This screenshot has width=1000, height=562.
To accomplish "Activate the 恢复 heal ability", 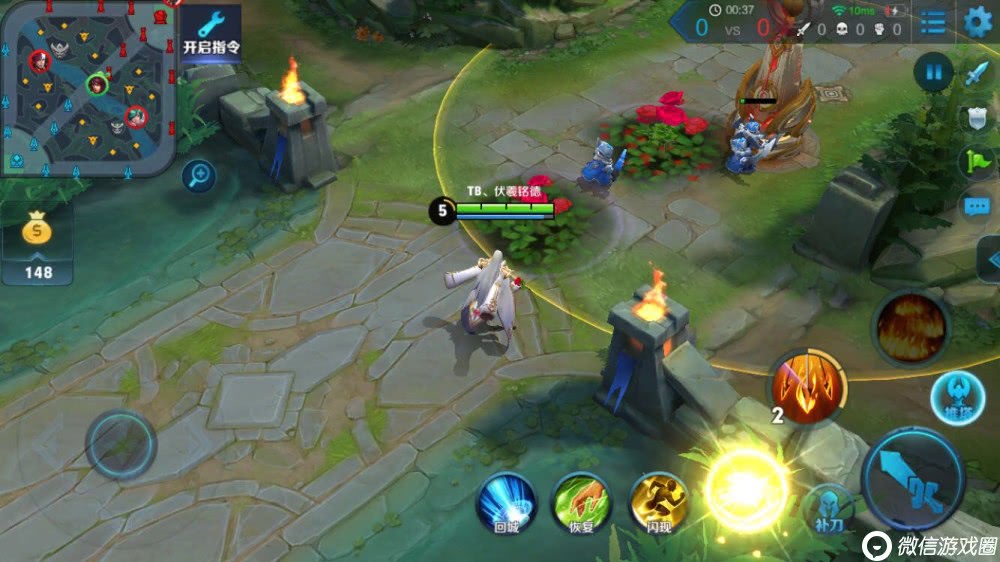I will pos(582,500).
